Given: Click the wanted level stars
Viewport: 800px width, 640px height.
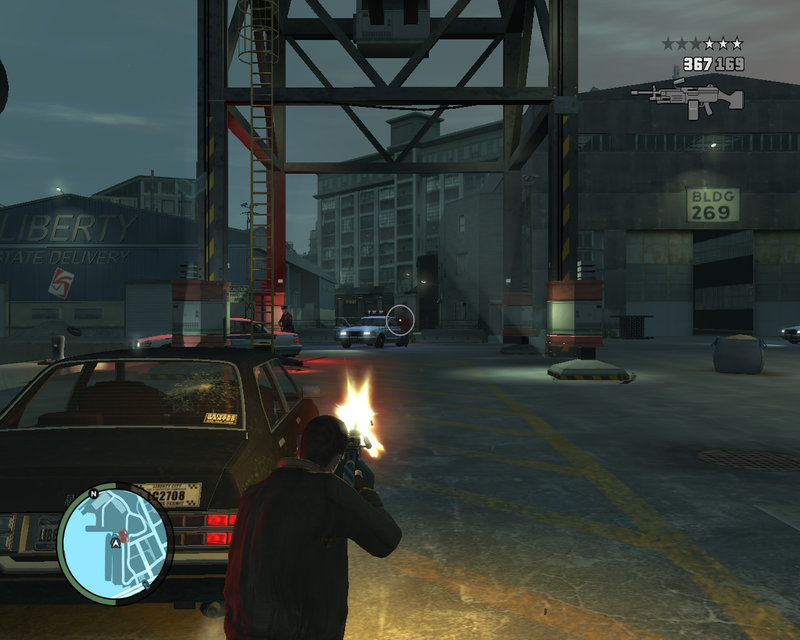Looking at the screenshot, I should [x=702, y=44].
